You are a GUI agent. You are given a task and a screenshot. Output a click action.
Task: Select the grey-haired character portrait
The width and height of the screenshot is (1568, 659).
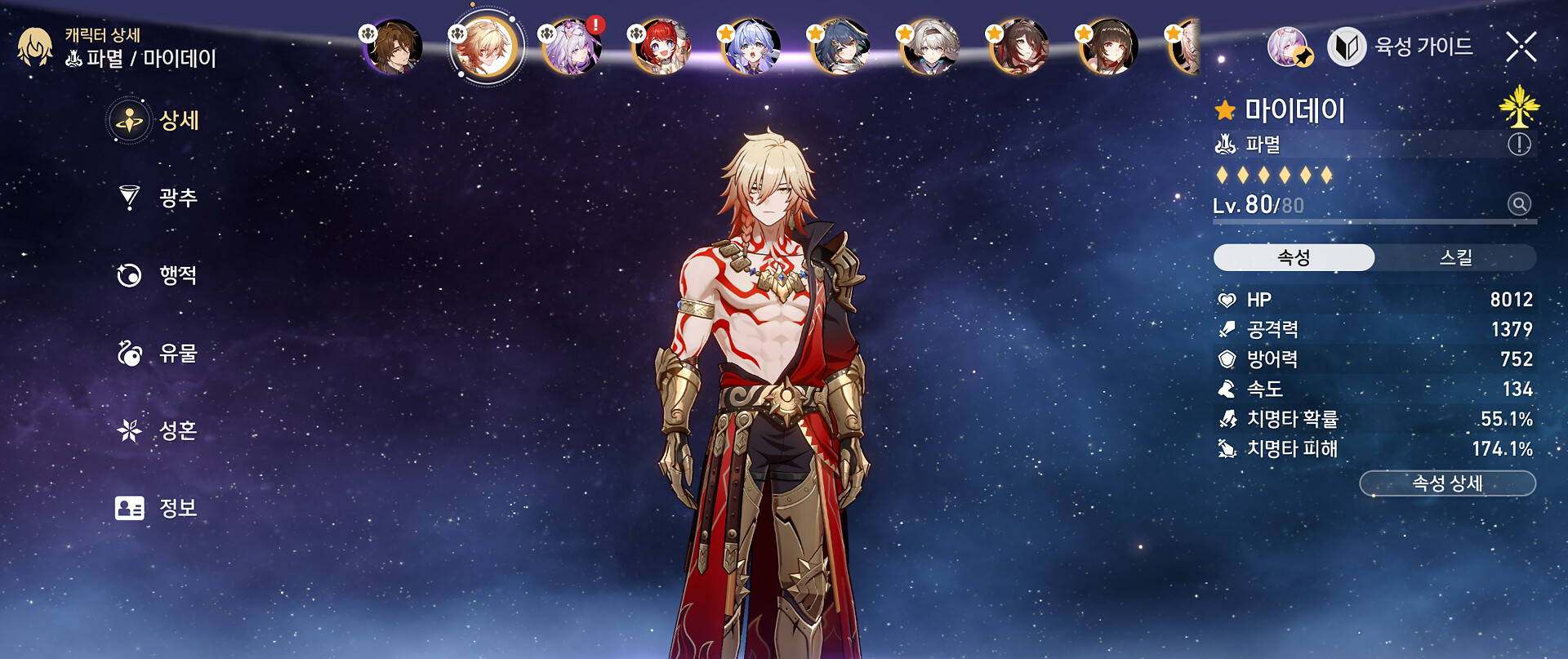tap(931, 47)
